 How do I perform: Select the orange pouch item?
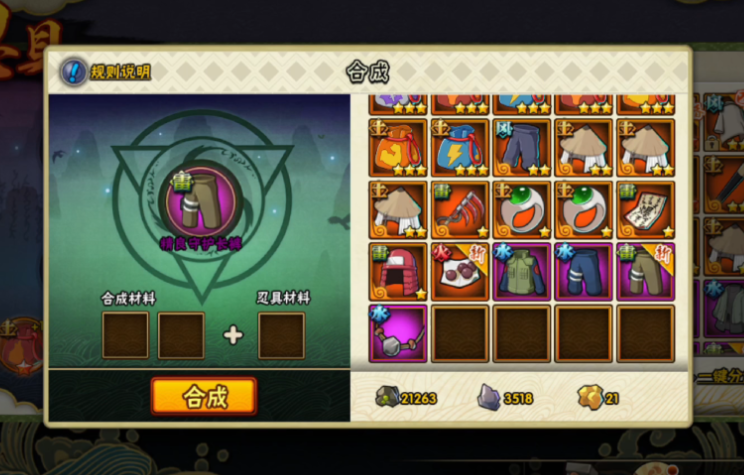pyautogui.click(x=398, y=148)
